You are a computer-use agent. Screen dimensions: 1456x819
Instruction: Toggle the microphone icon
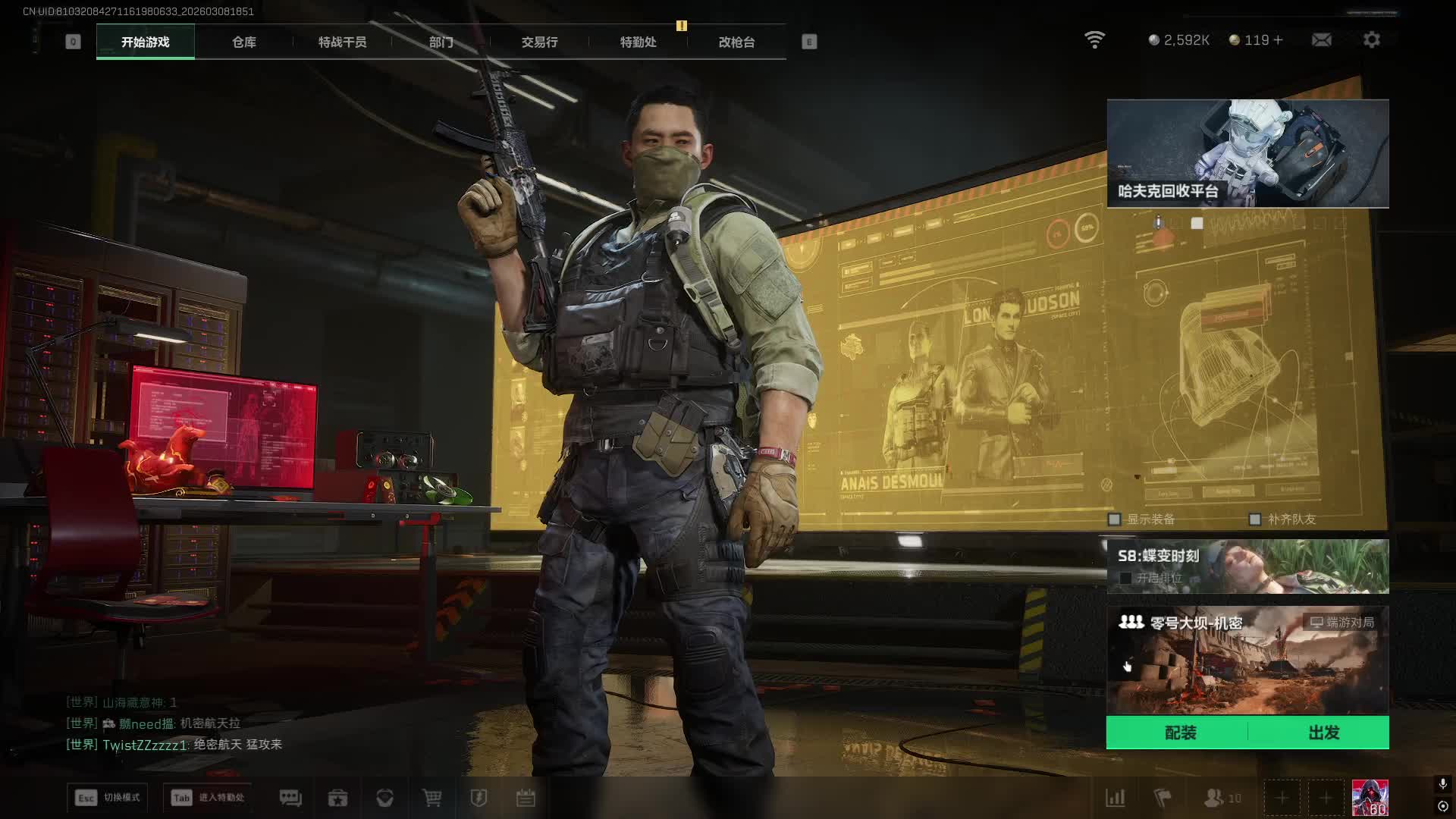coord(1442,784)
